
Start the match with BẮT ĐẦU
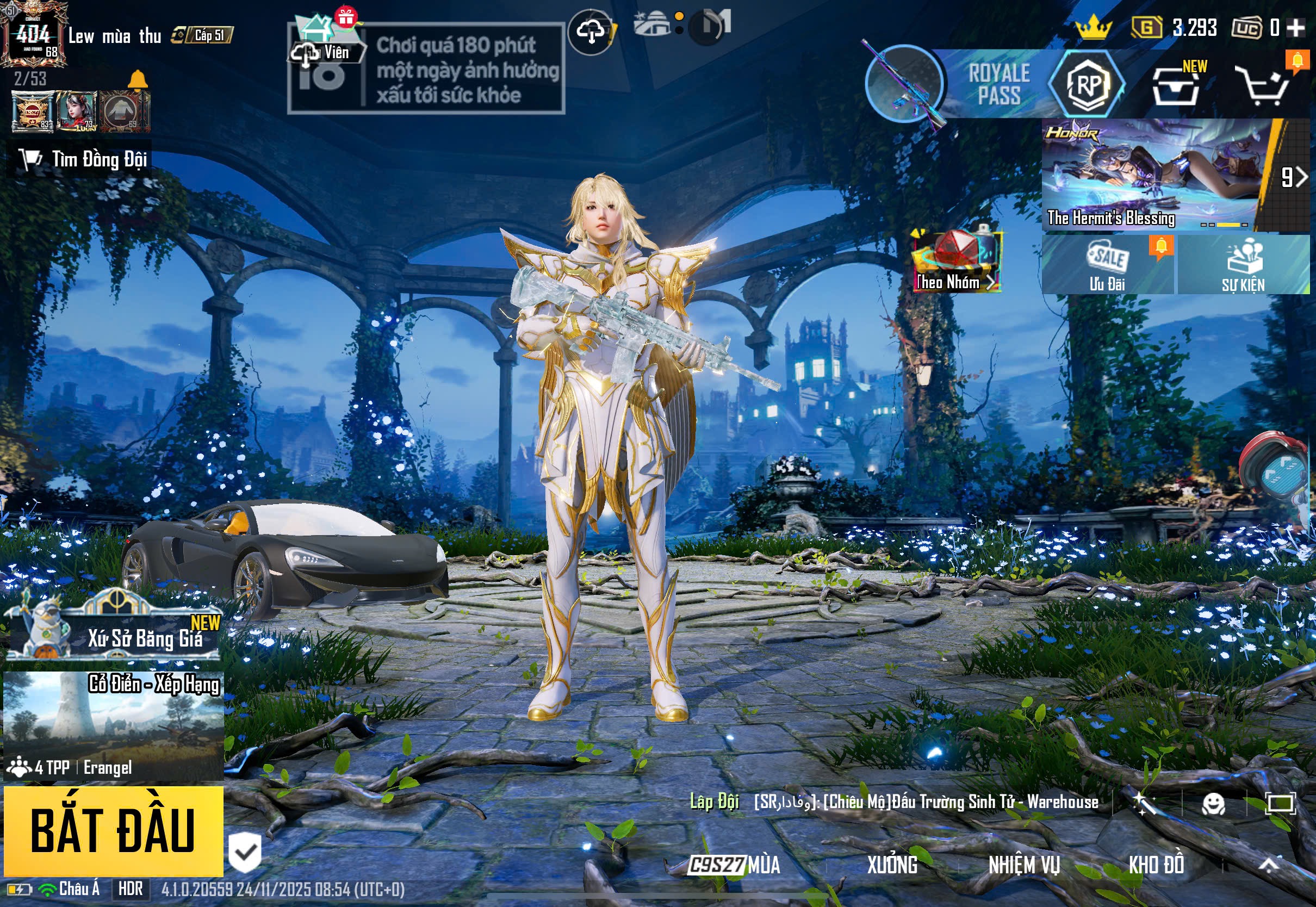113,830
